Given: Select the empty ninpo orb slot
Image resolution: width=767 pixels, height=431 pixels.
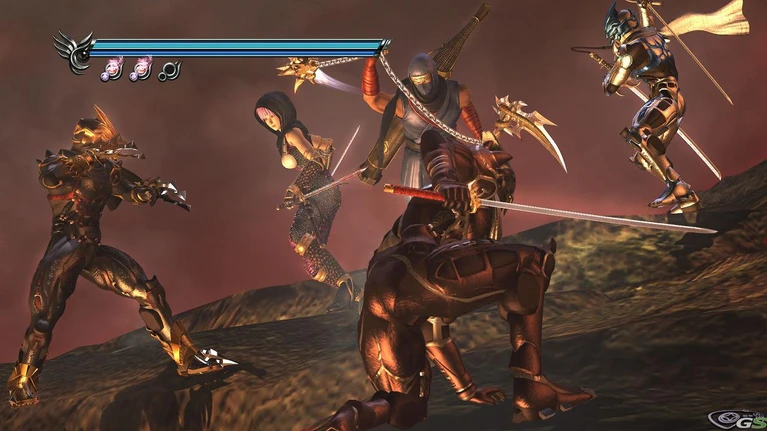Looking at the screenshot, I should (169, 70).
